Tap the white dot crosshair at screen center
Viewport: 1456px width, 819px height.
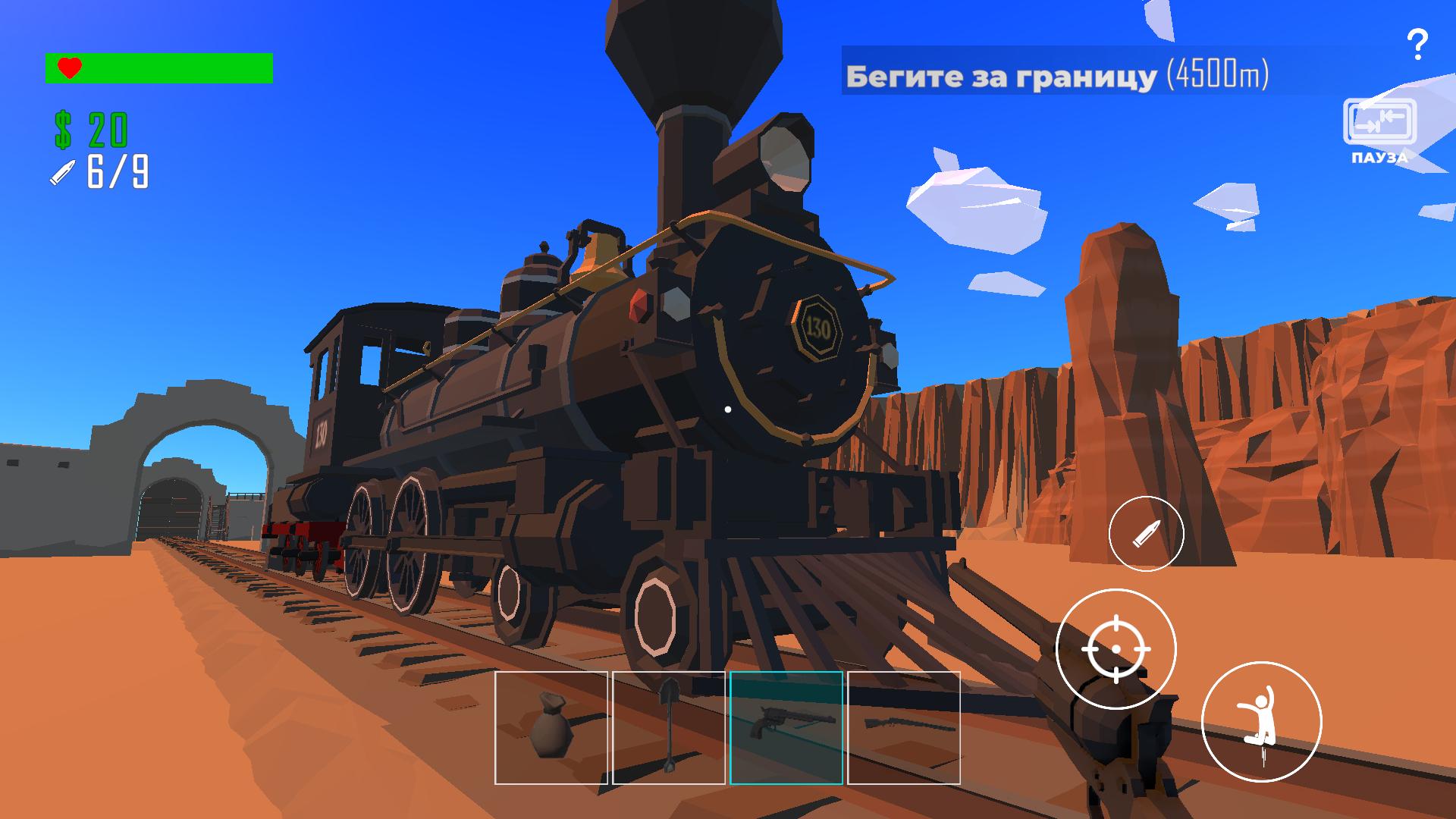pyautogui.click(x=730, y=408)
